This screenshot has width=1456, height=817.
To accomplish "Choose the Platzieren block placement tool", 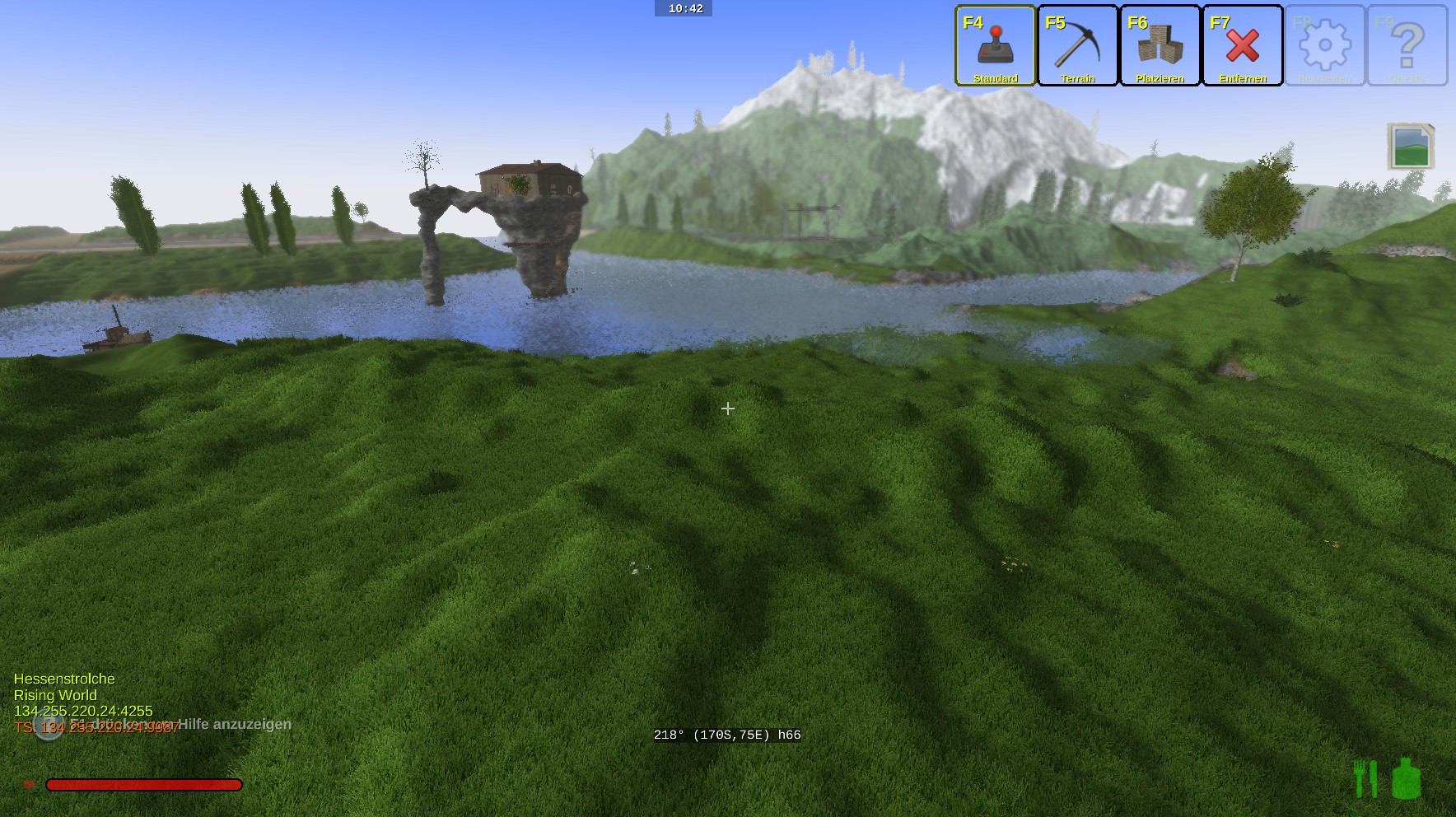I will 1160,45.
